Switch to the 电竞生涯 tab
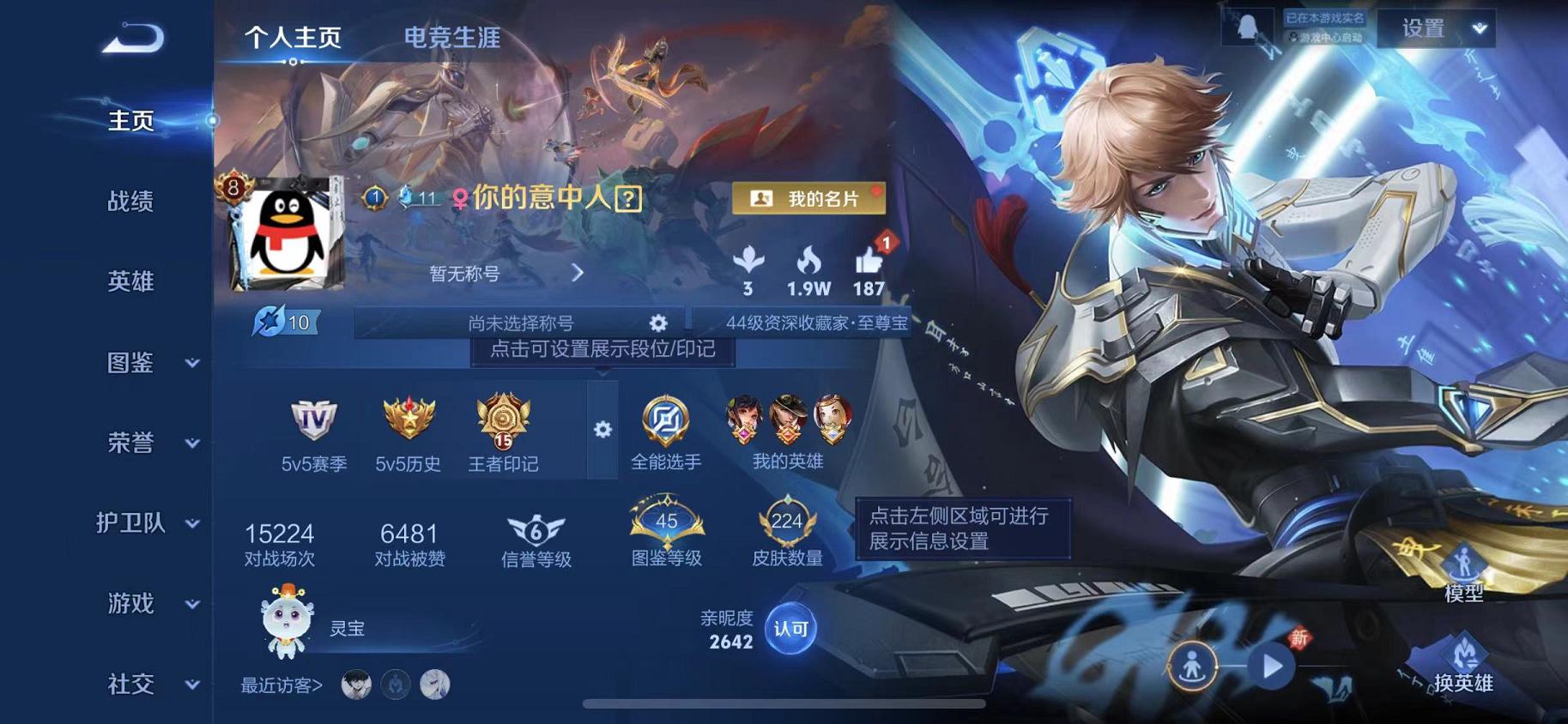 pyautogui.click(x=453, y=38)
